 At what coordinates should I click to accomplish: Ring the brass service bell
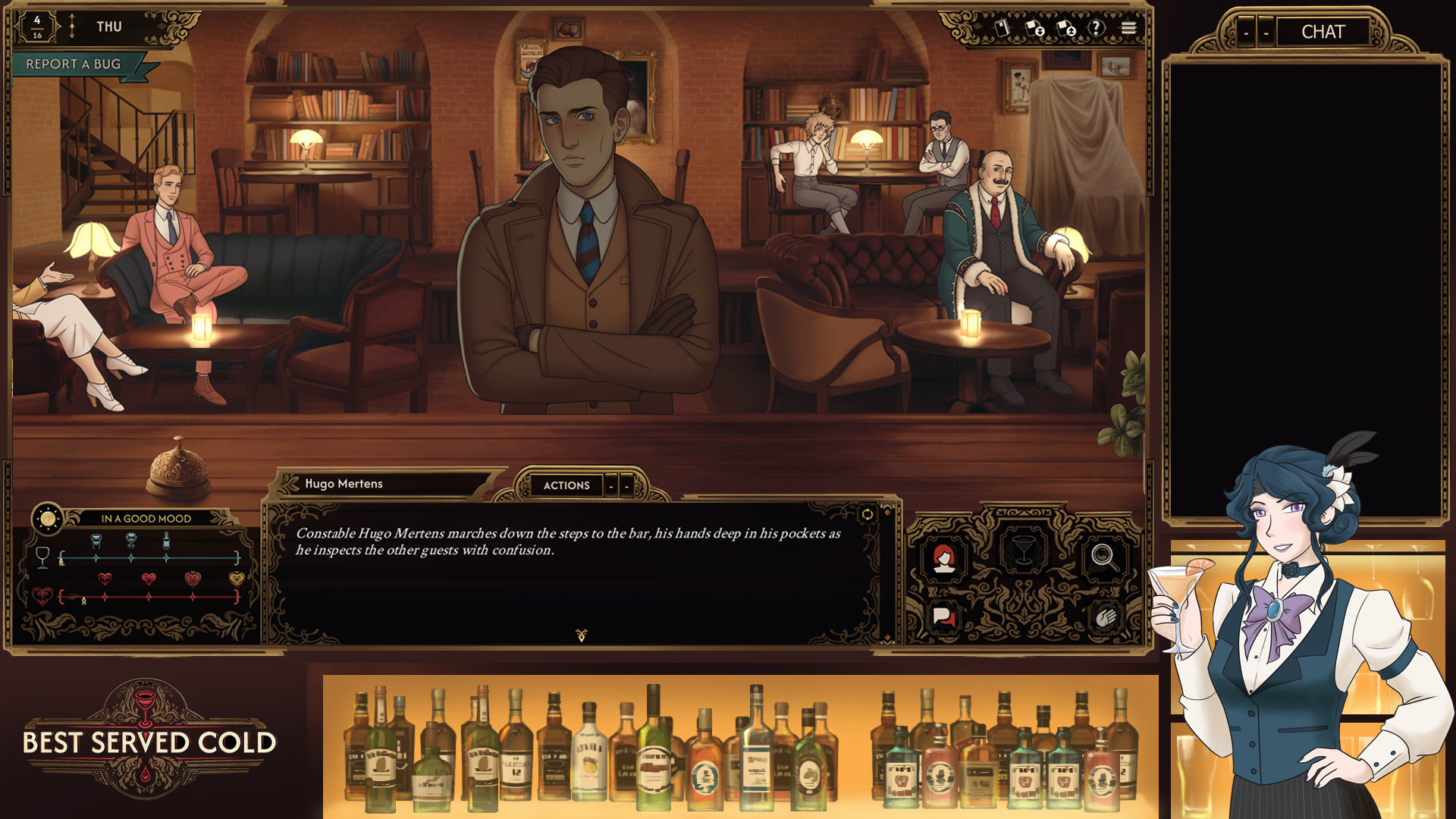(178, 468)
